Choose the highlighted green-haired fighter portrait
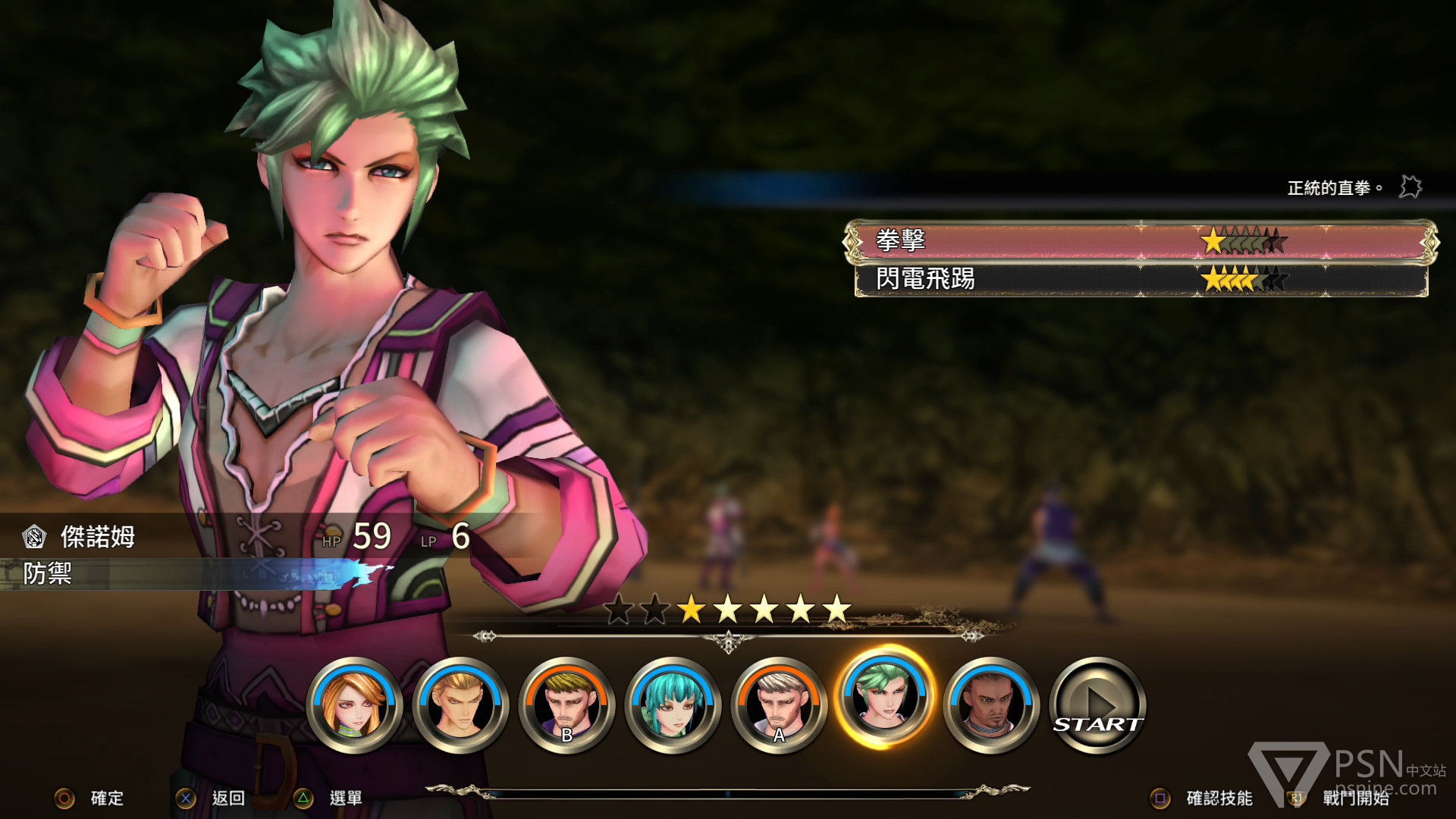This screenshot has height=819, width=1456. (x=884, y=698)
